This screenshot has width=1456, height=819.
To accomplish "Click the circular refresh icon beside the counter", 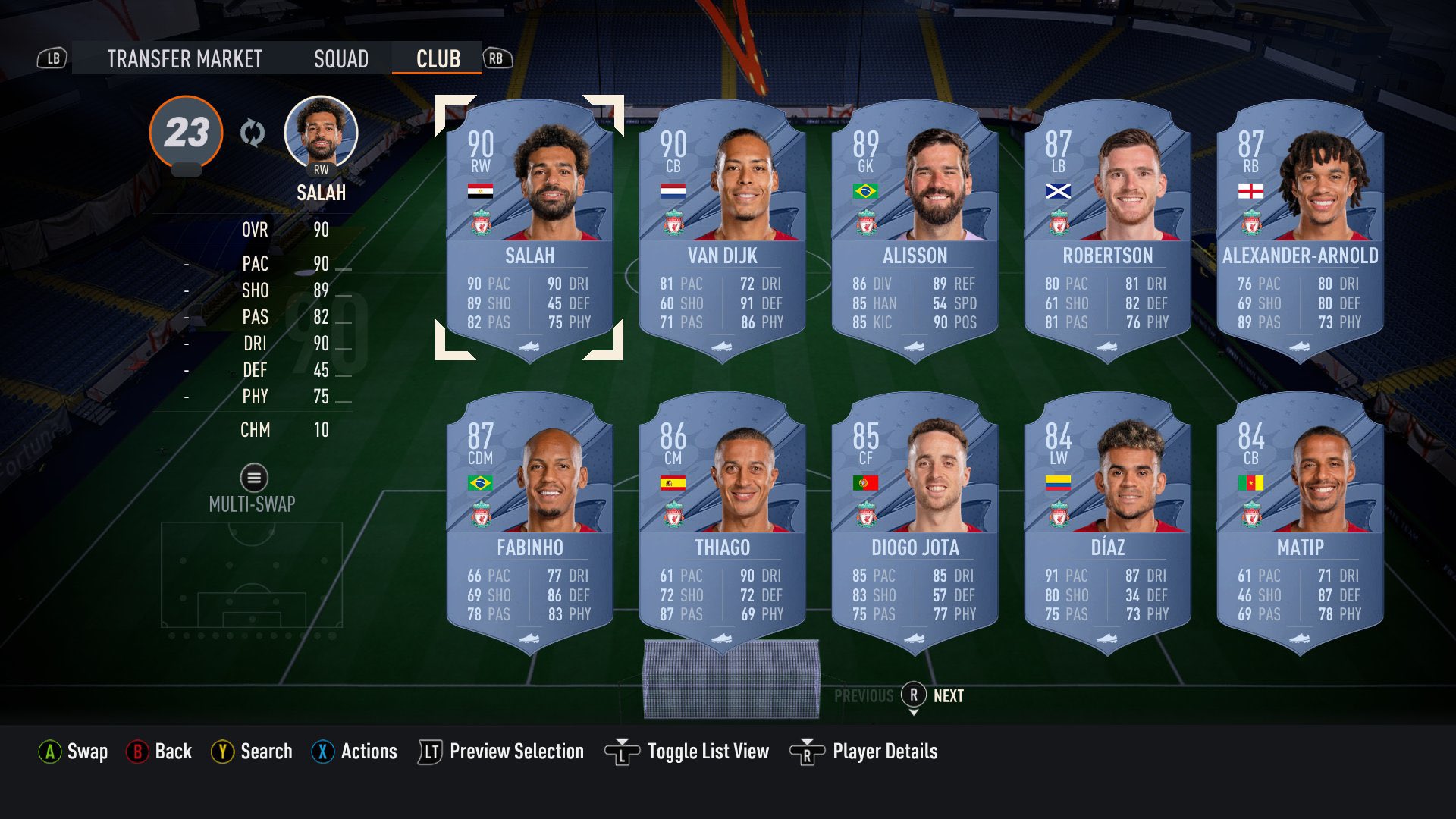I will tap(252, 132).
